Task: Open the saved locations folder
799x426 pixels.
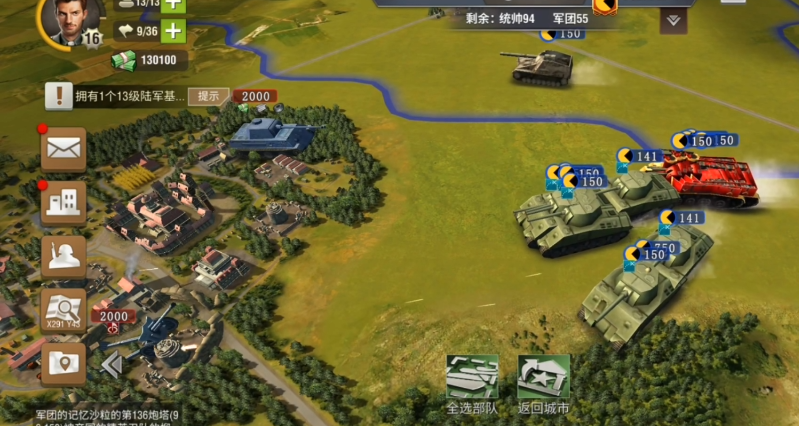Action: [63, 363]
